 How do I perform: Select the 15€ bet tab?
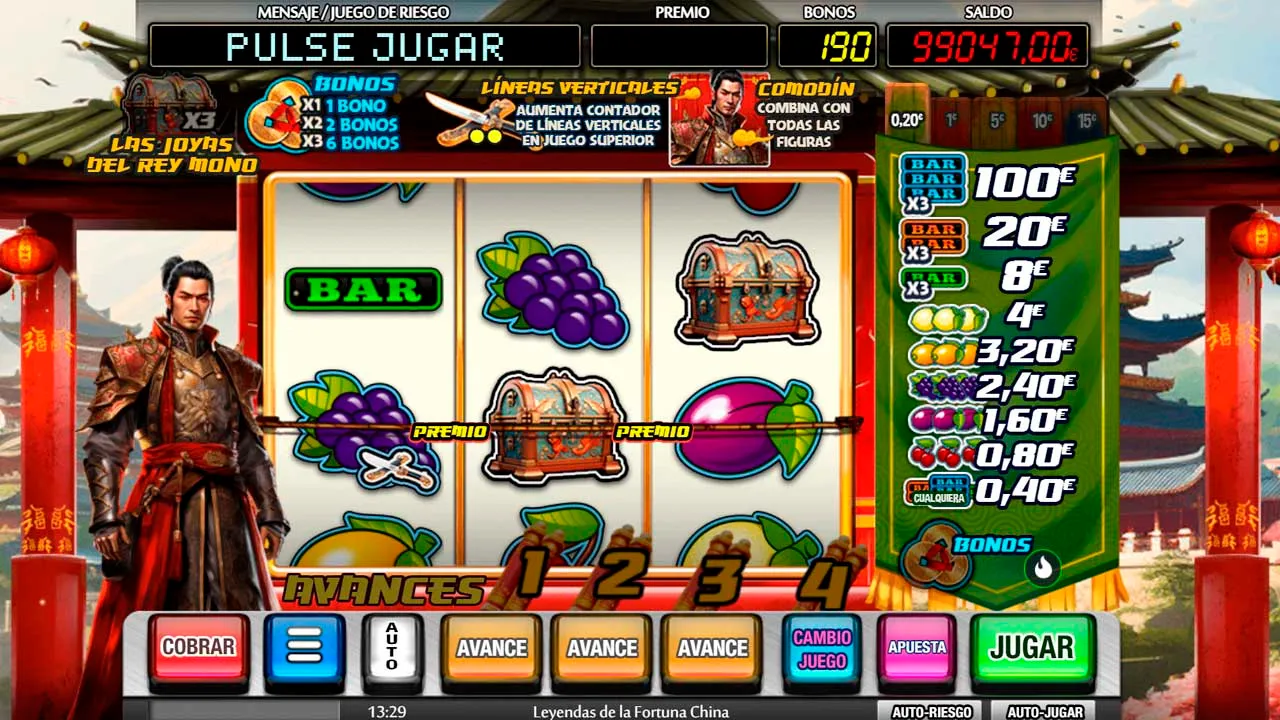coord(1086,120)
